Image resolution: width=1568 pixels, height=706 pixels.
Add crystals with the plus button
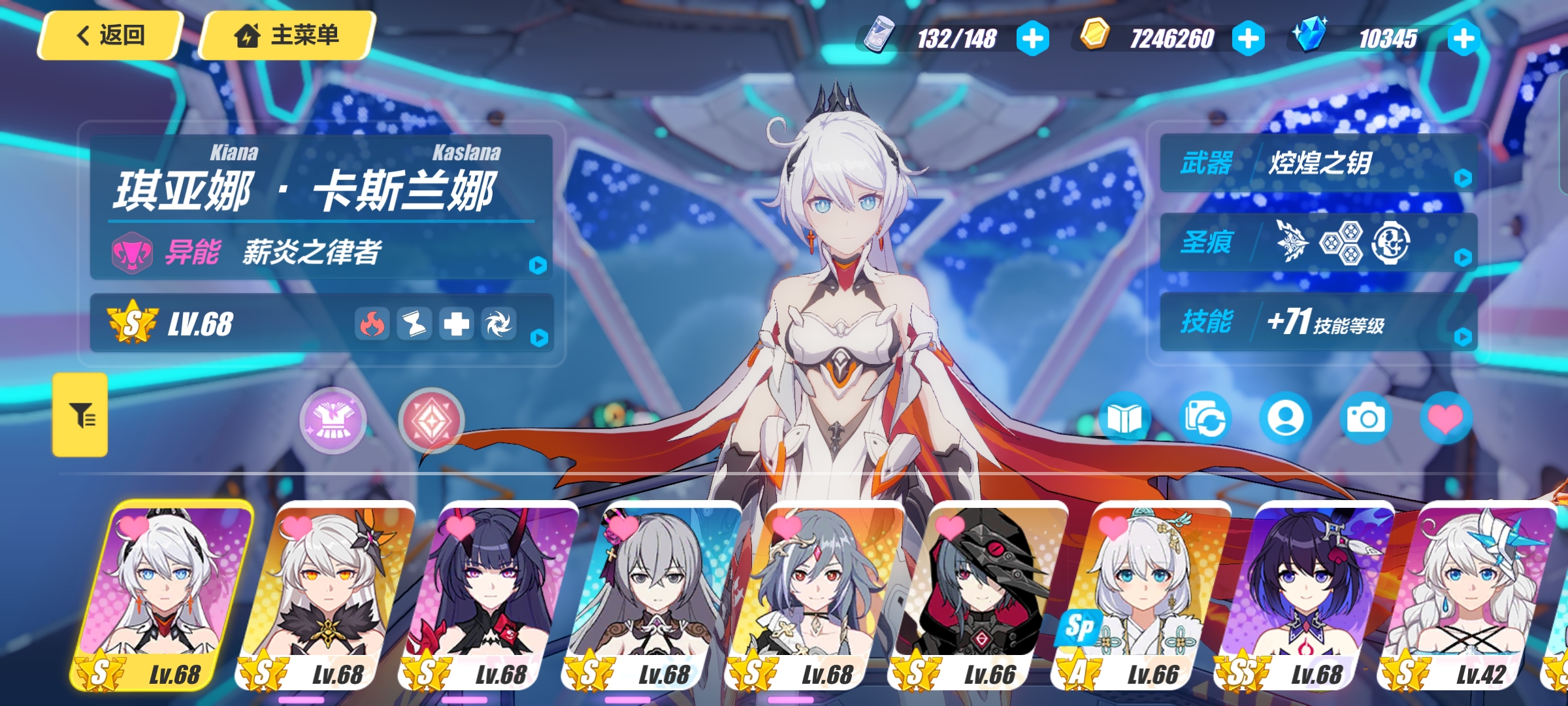pyautogui.click(x=1463, y=39)
